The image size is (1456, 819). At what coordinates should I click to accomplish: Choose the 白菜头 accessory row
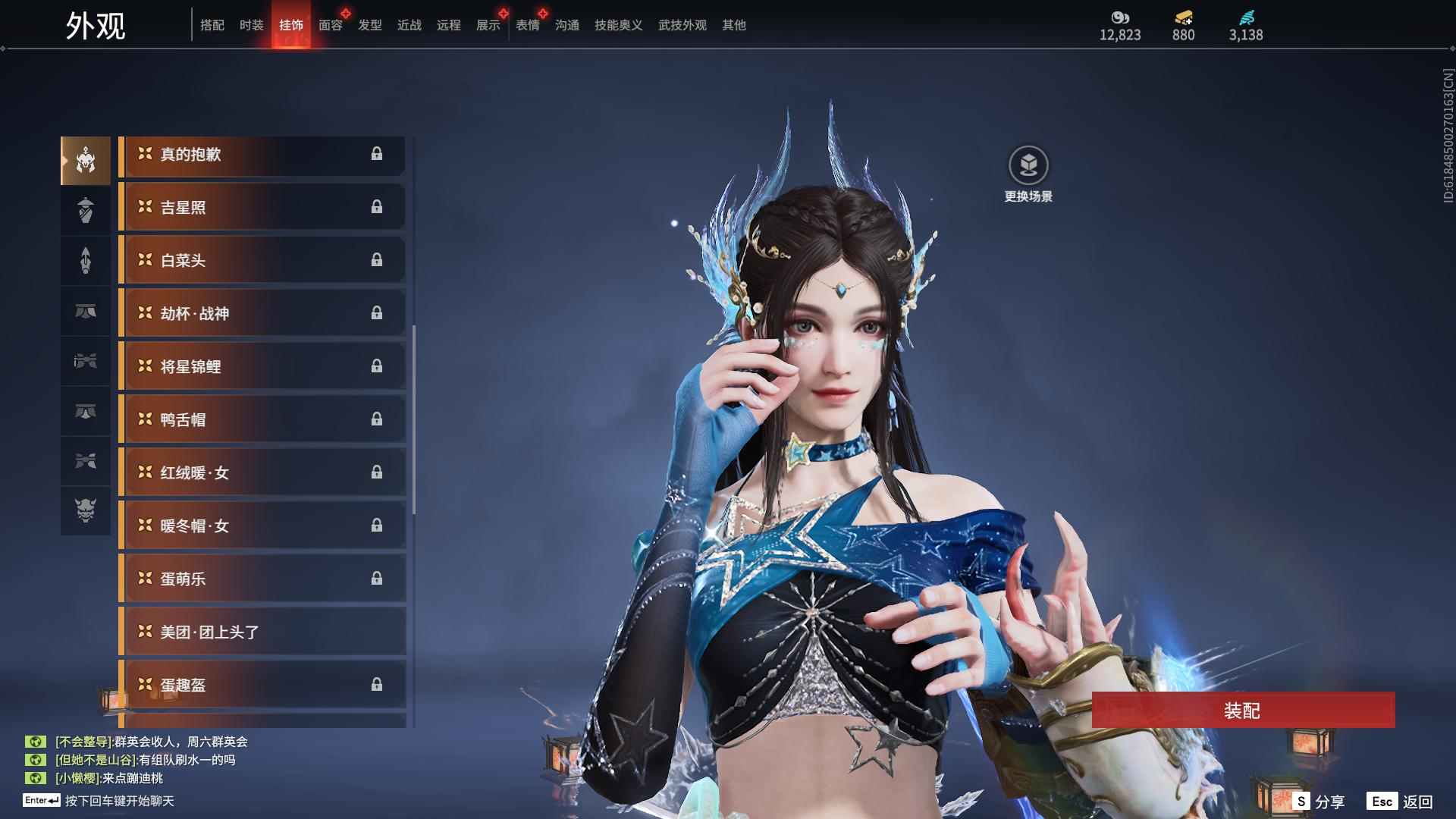point(262,261)
